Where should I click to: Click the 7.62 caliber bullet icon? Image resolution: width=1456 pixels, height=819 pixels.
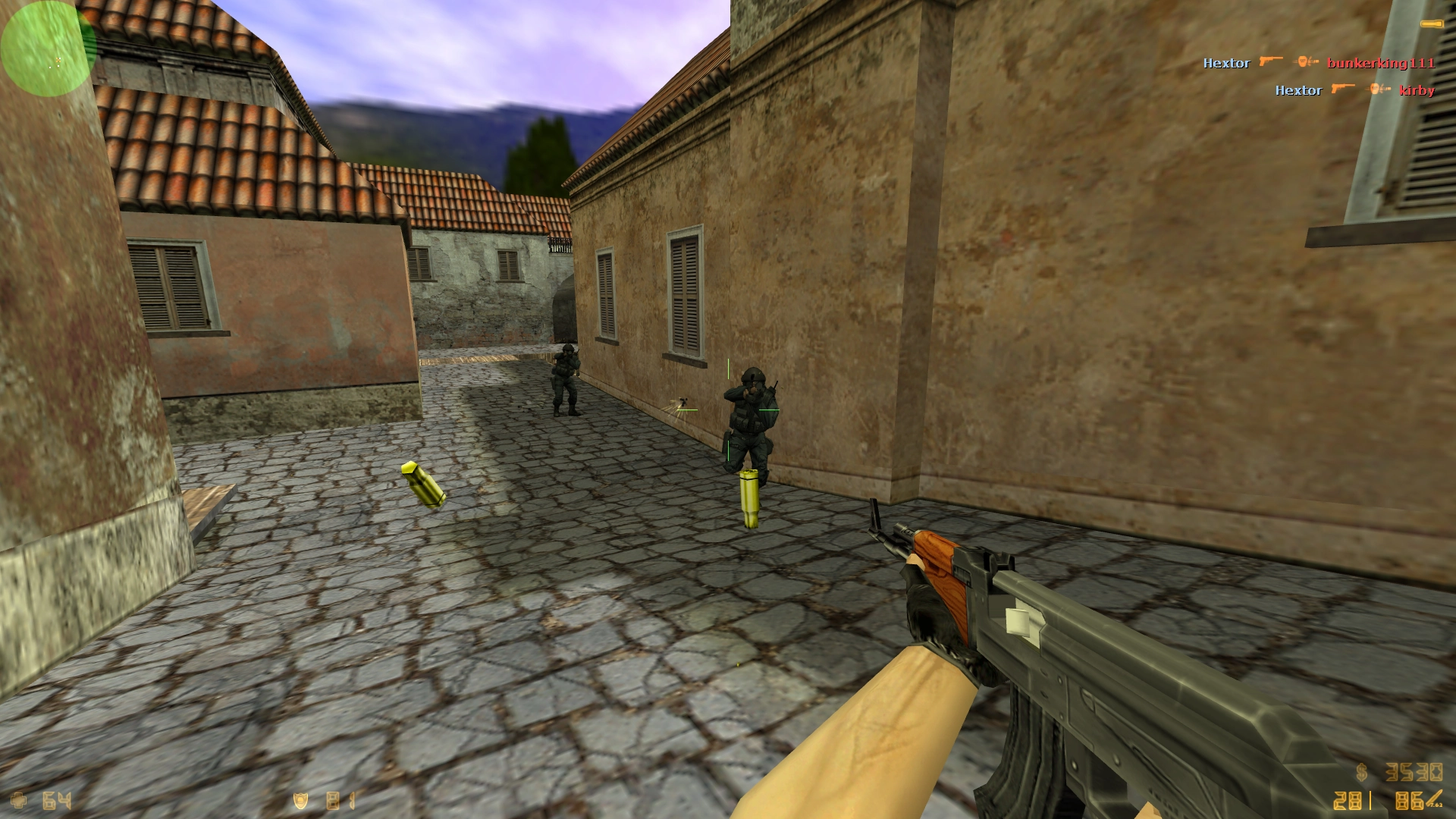pos(1436,799)
